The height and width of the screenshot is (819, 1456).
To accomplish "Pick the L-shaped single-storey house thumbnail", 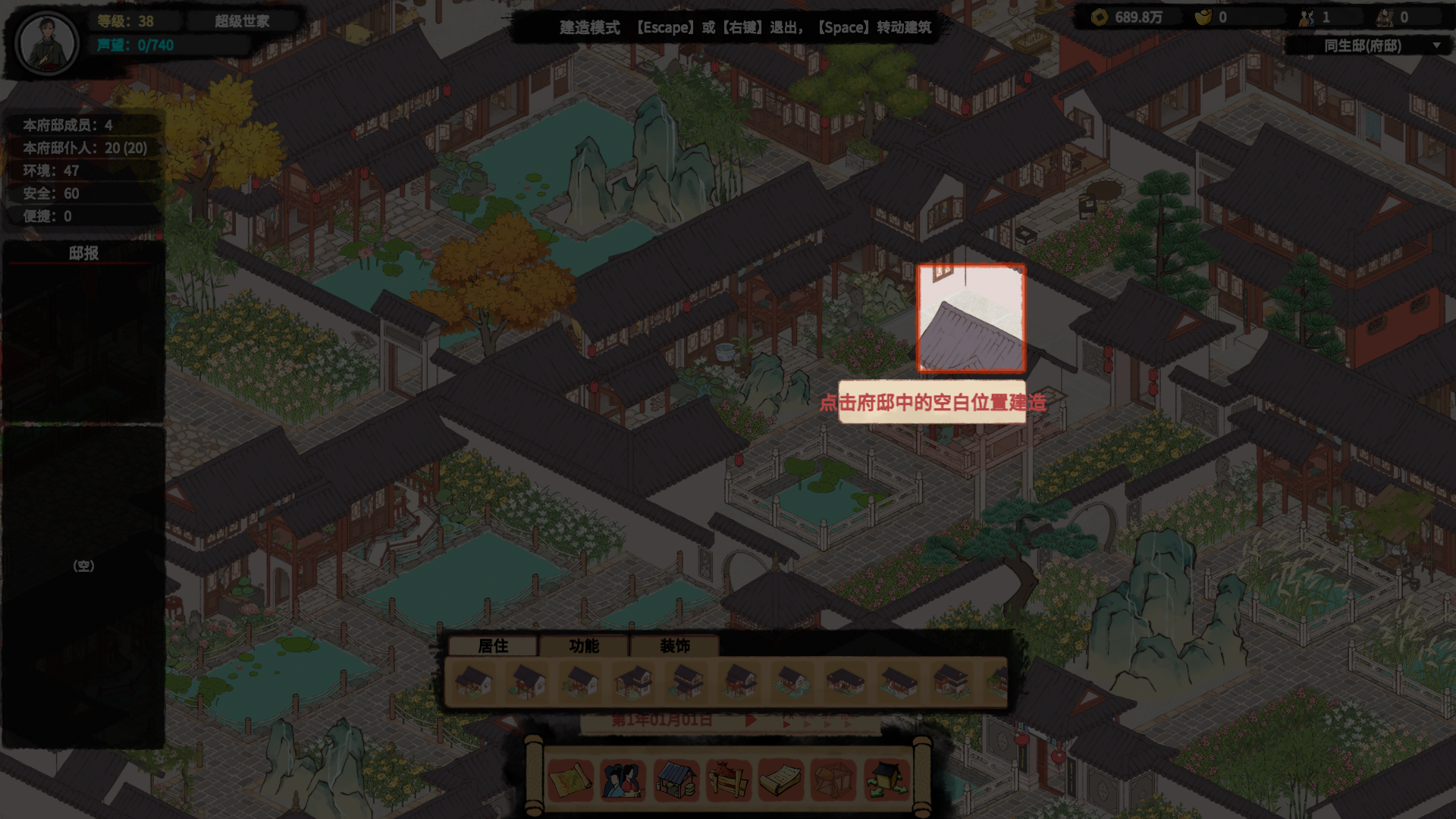I will (845, 682).
